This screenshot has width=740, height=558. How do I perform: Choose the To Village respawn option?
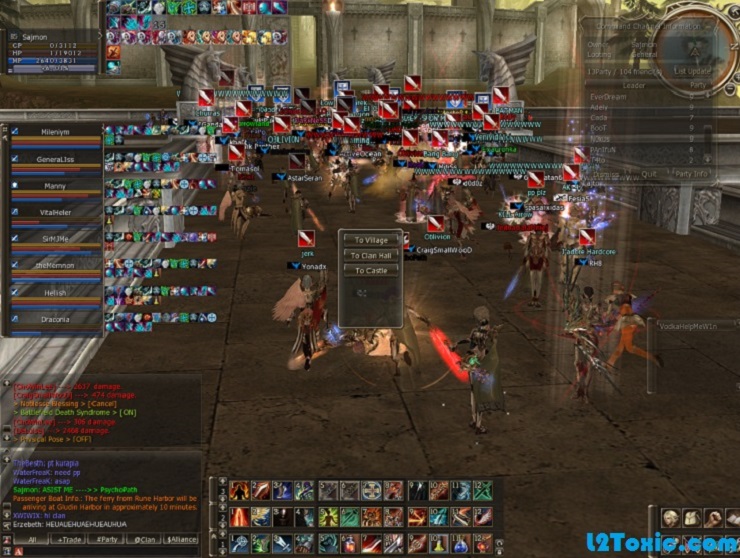[x=370, y=241]
